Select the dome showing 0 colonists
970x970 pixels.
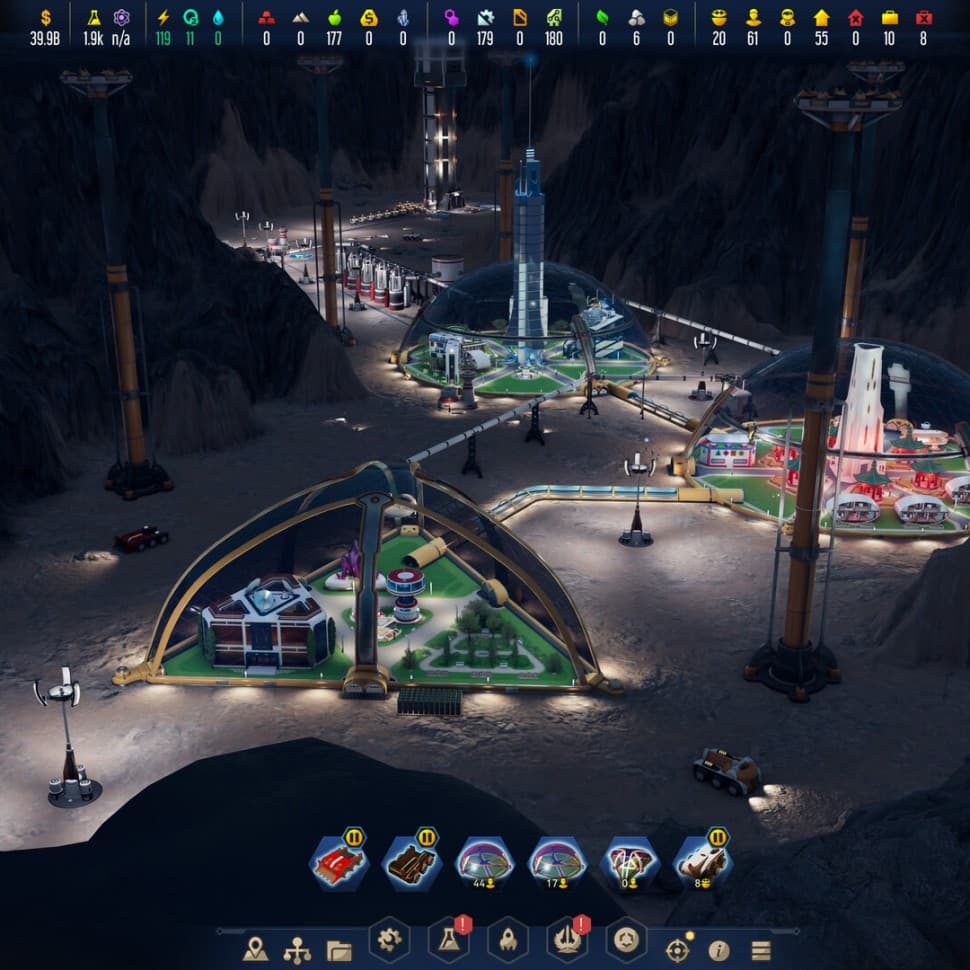(x=630, y=862)
